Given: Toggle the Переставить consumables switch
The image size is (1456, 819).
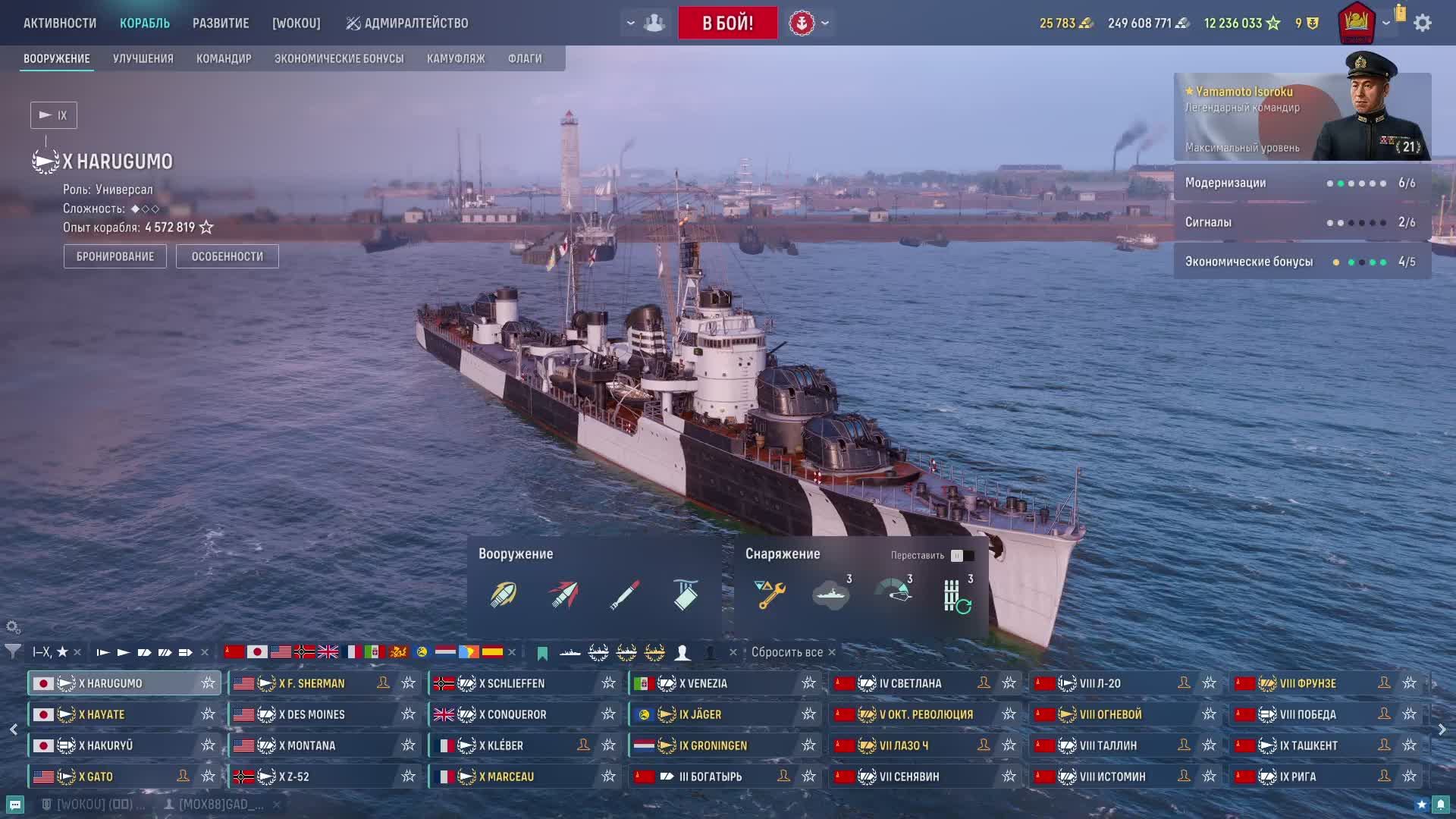Looking at the screenshot, I should click(962, 556).
